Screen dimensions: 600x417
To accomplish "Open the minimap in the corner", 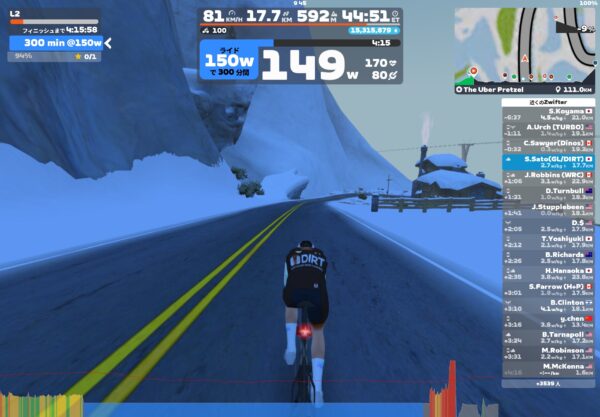I will (524, 45).
